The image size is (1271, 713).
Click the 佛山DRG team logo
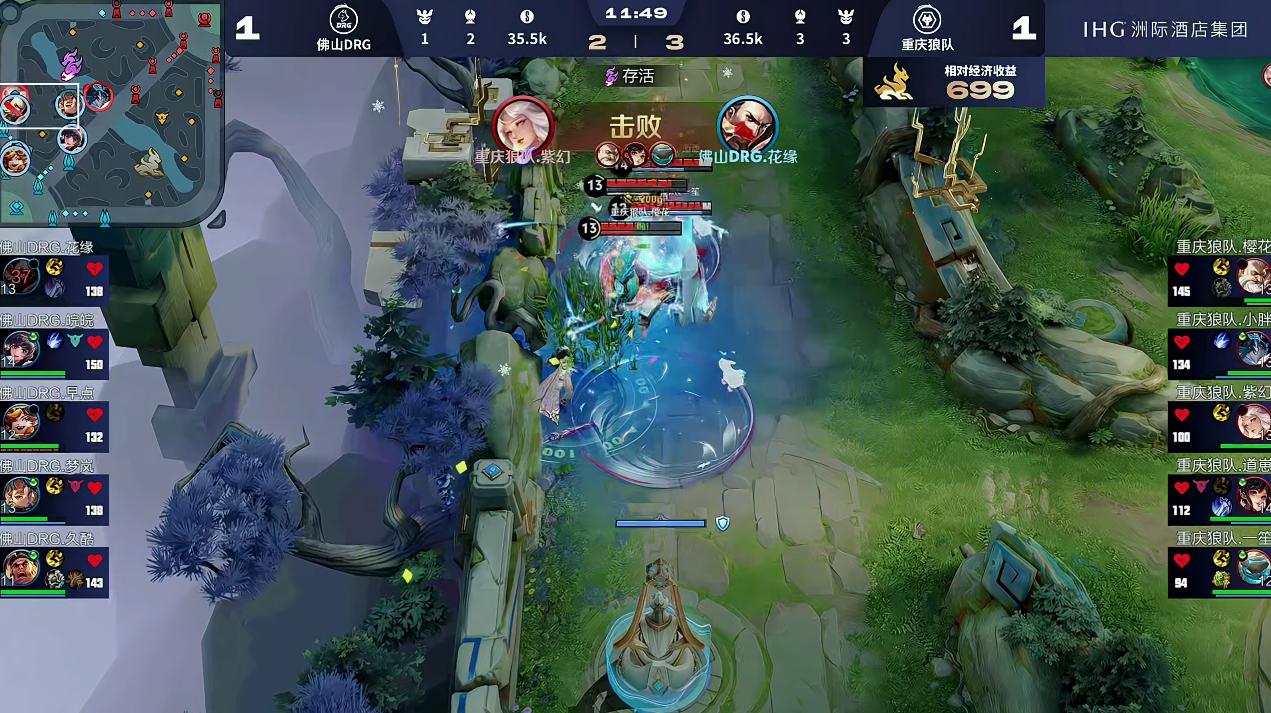[343, 20]
